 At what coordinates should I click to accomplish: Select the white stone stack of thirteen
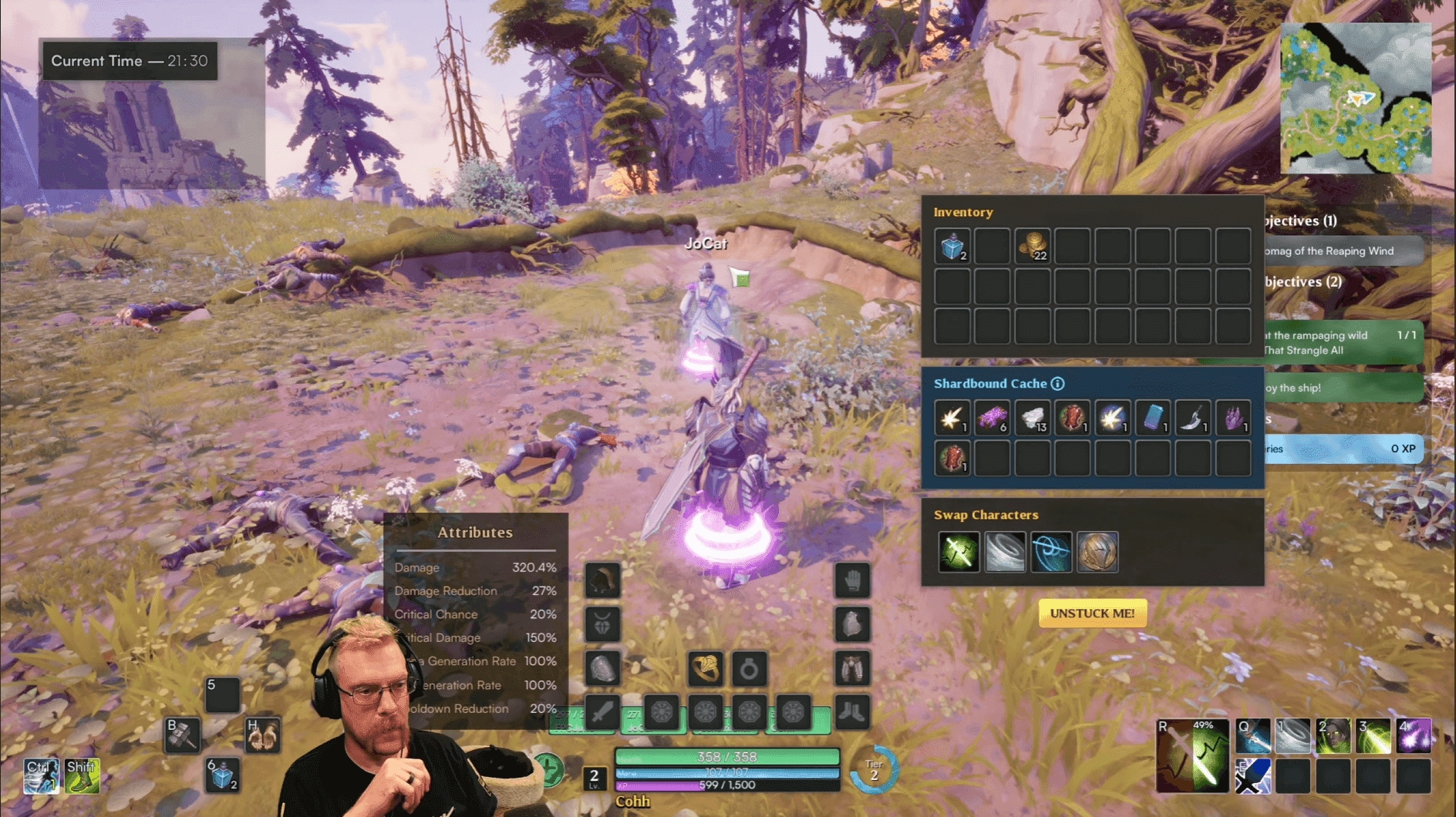click(1033, 419)
